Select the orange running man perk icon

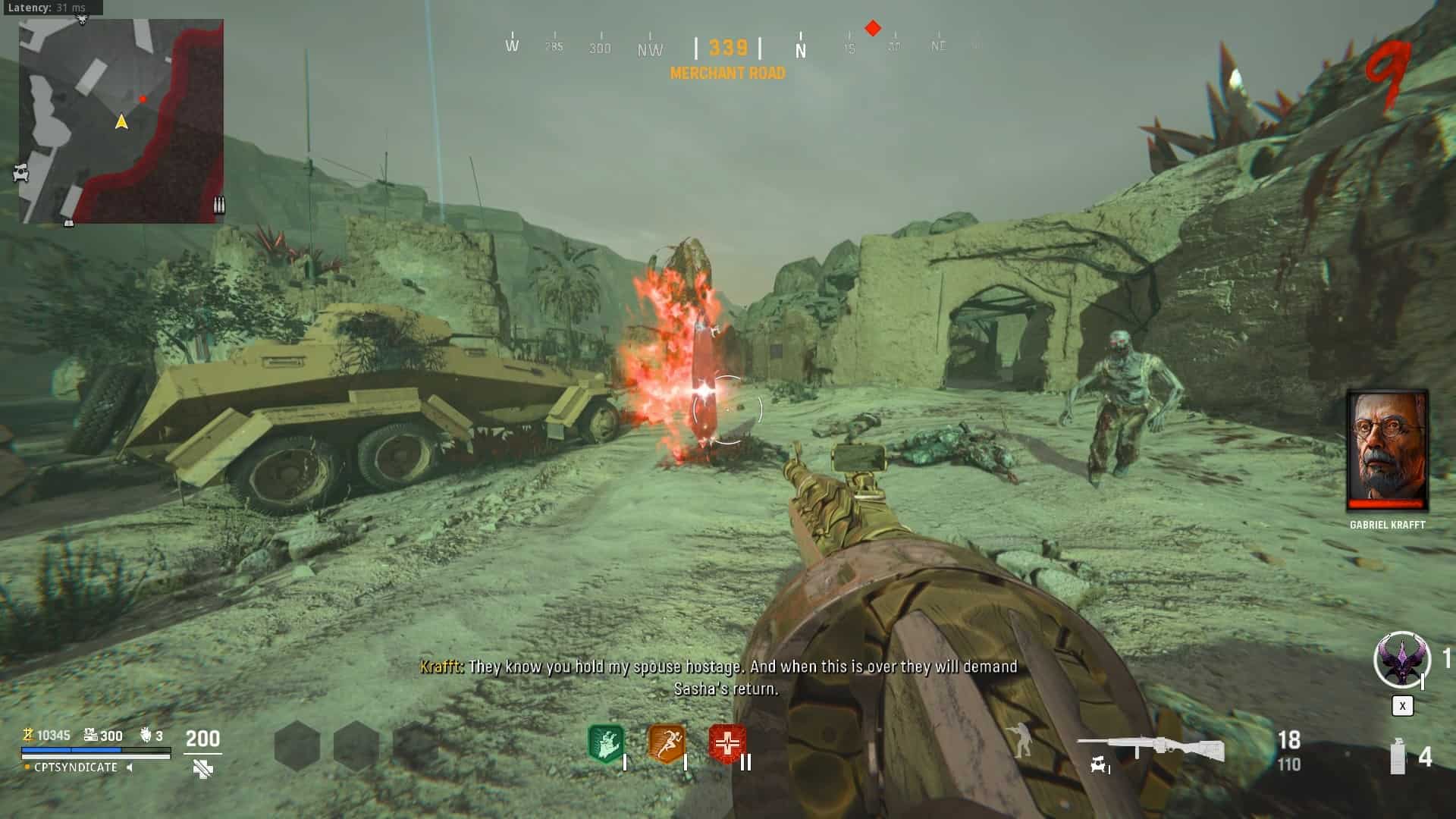coord(667,743)
